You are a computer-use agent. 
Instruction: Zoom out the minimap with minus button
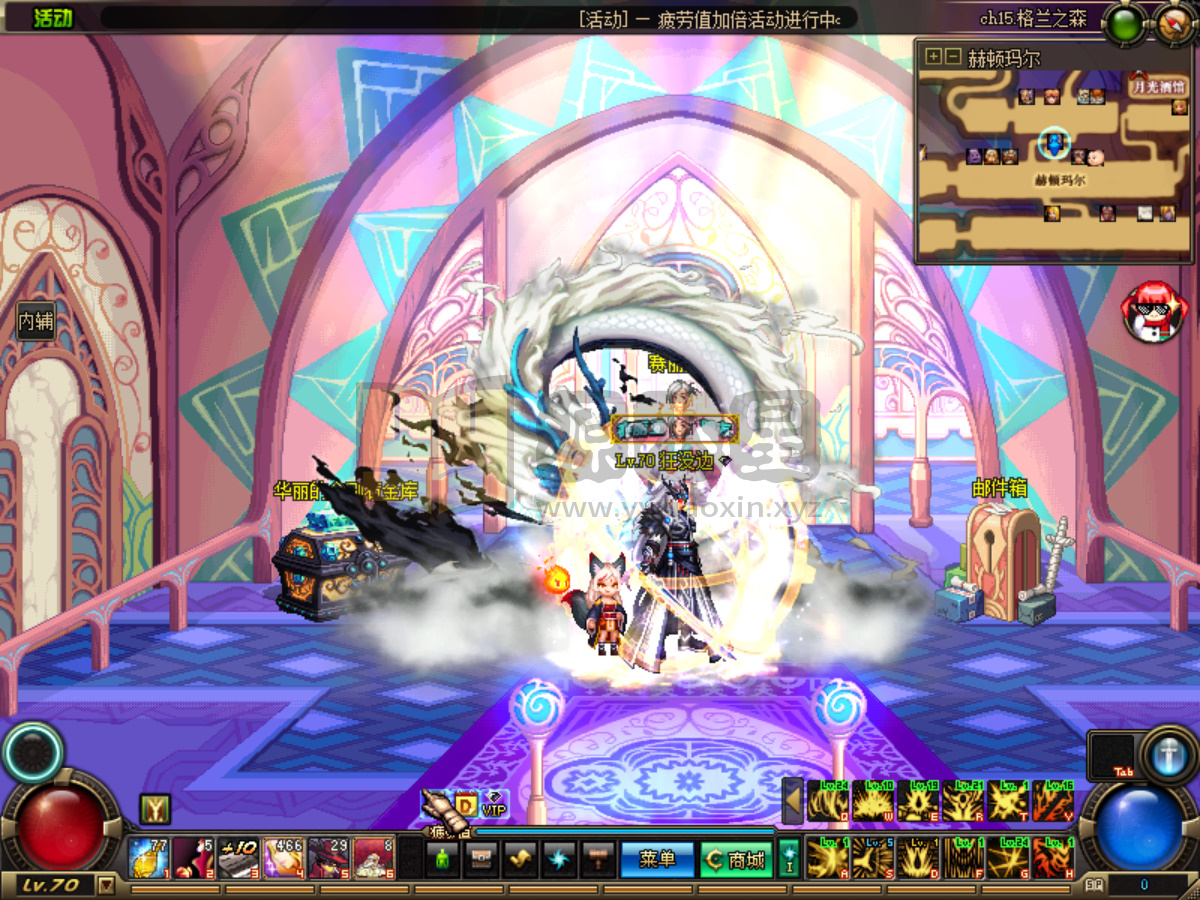952,57
